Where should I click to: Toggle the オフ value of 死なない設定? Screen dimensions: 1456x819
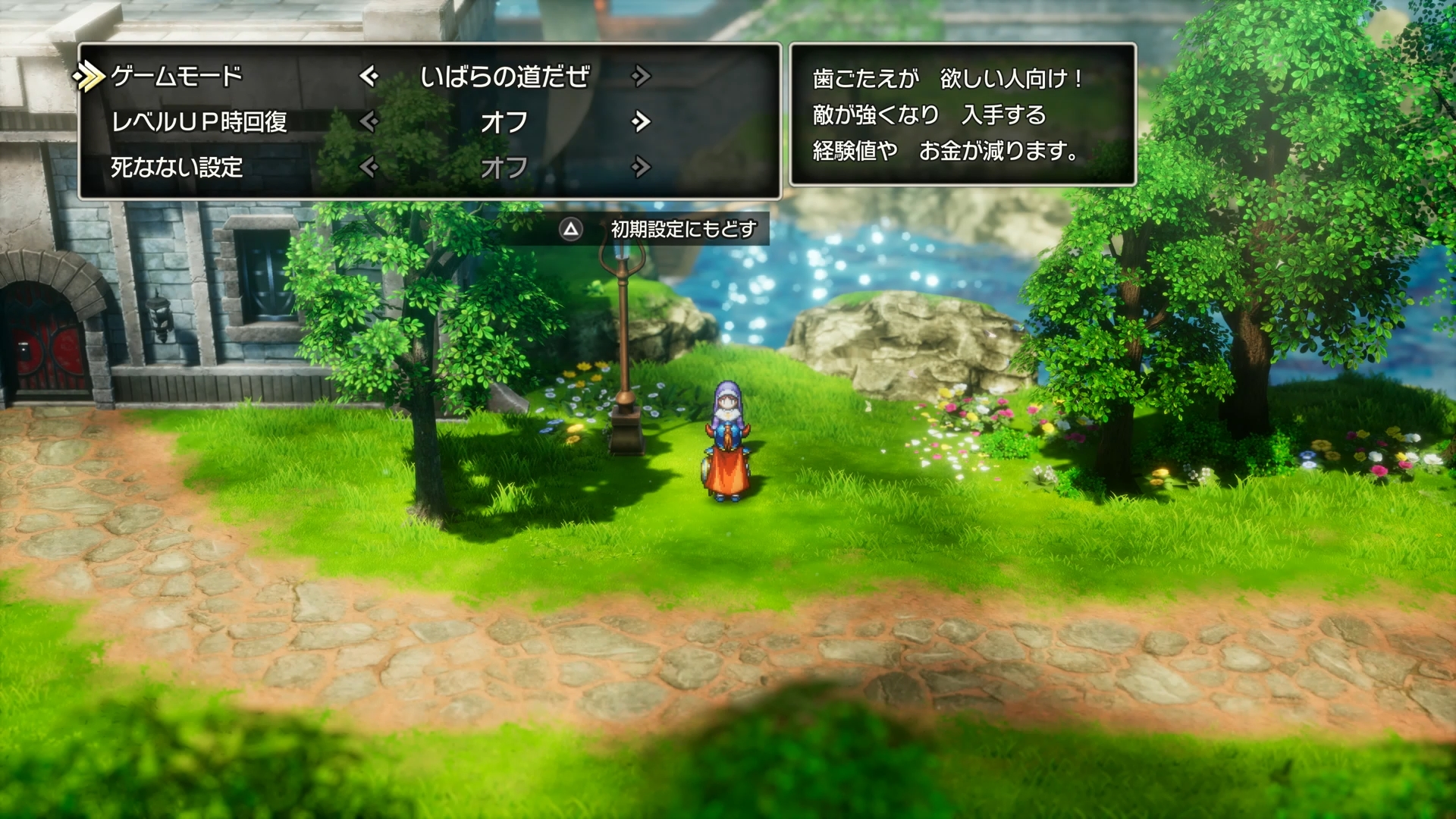point(506,168)
